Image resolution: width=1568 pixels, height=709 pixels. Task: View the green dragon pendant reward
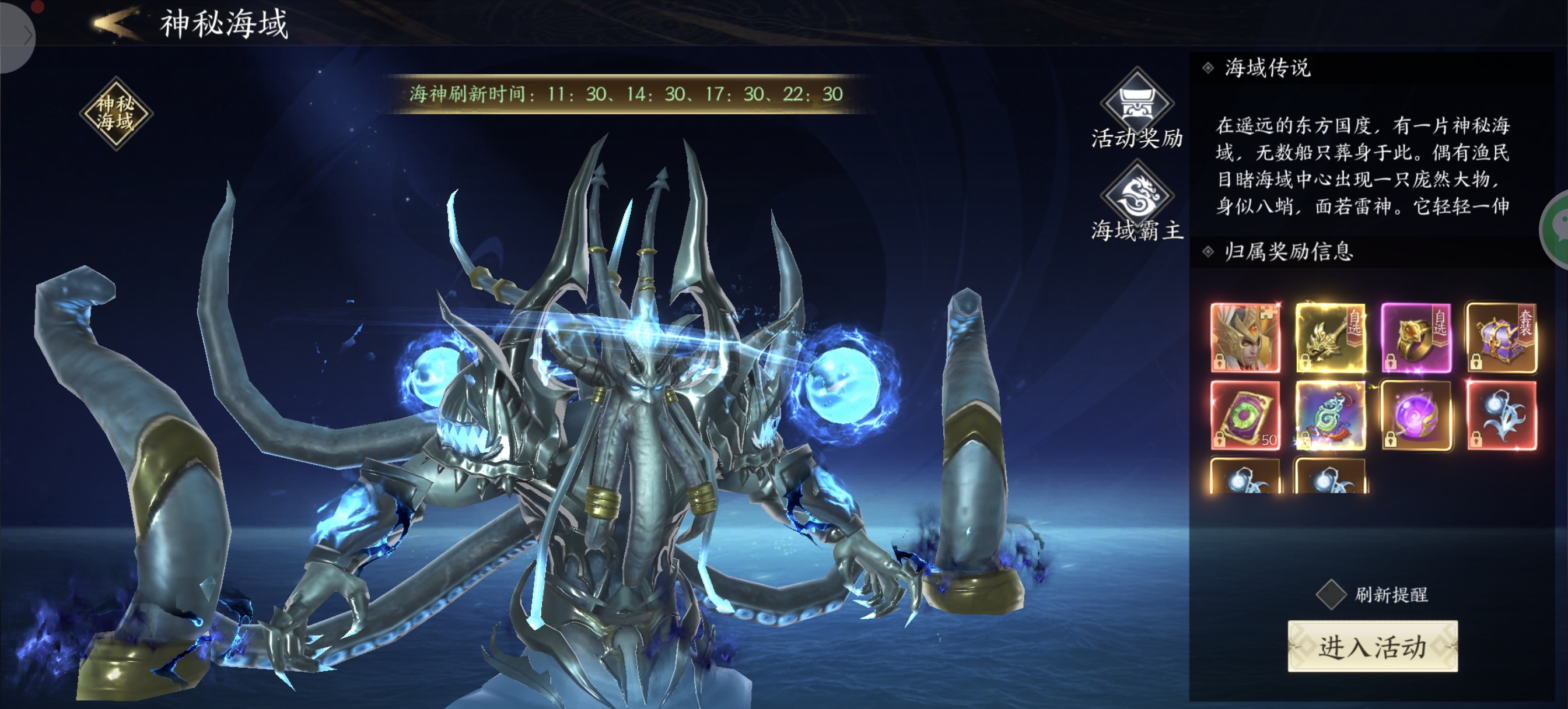(1330, 416)
